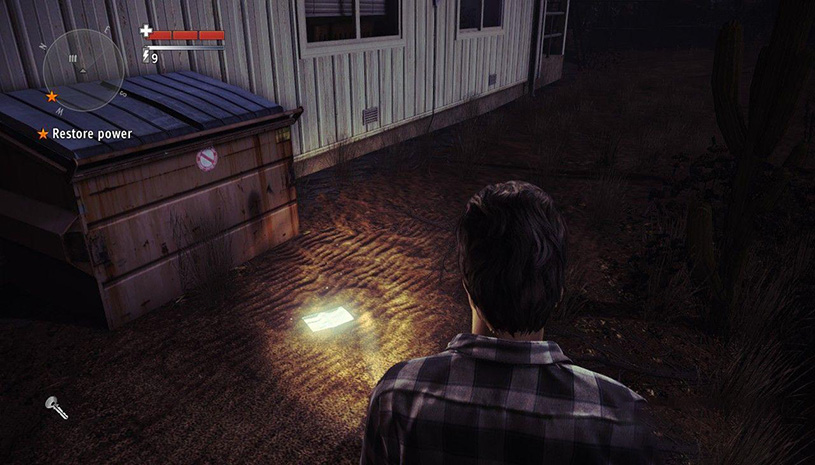The height and width of the screenshot is (465, 815).
Task: Click the flashlight equipment icon
Action: (x=55, y=407)
